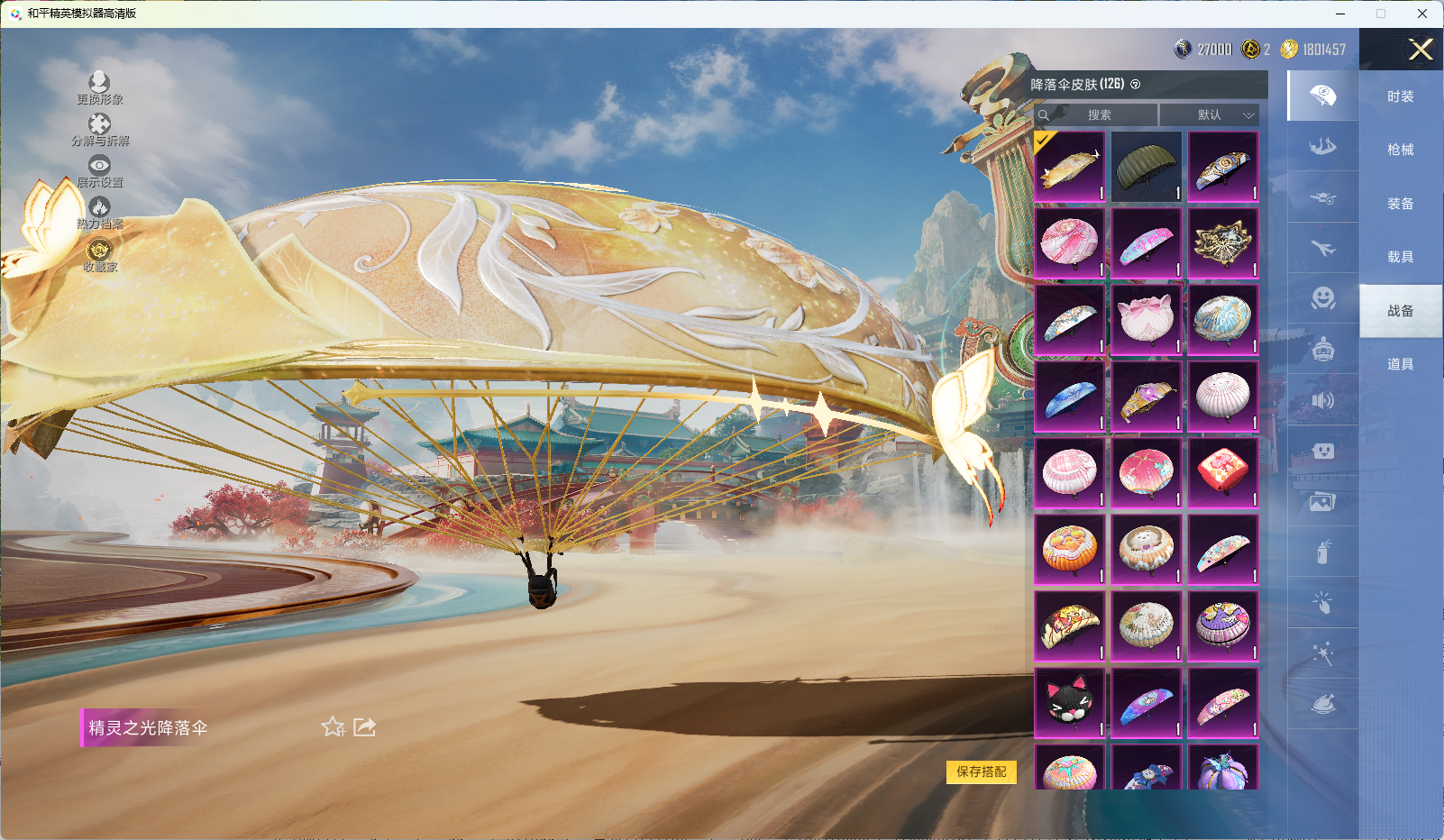Open 展示设置 display settings

point(99,170)
